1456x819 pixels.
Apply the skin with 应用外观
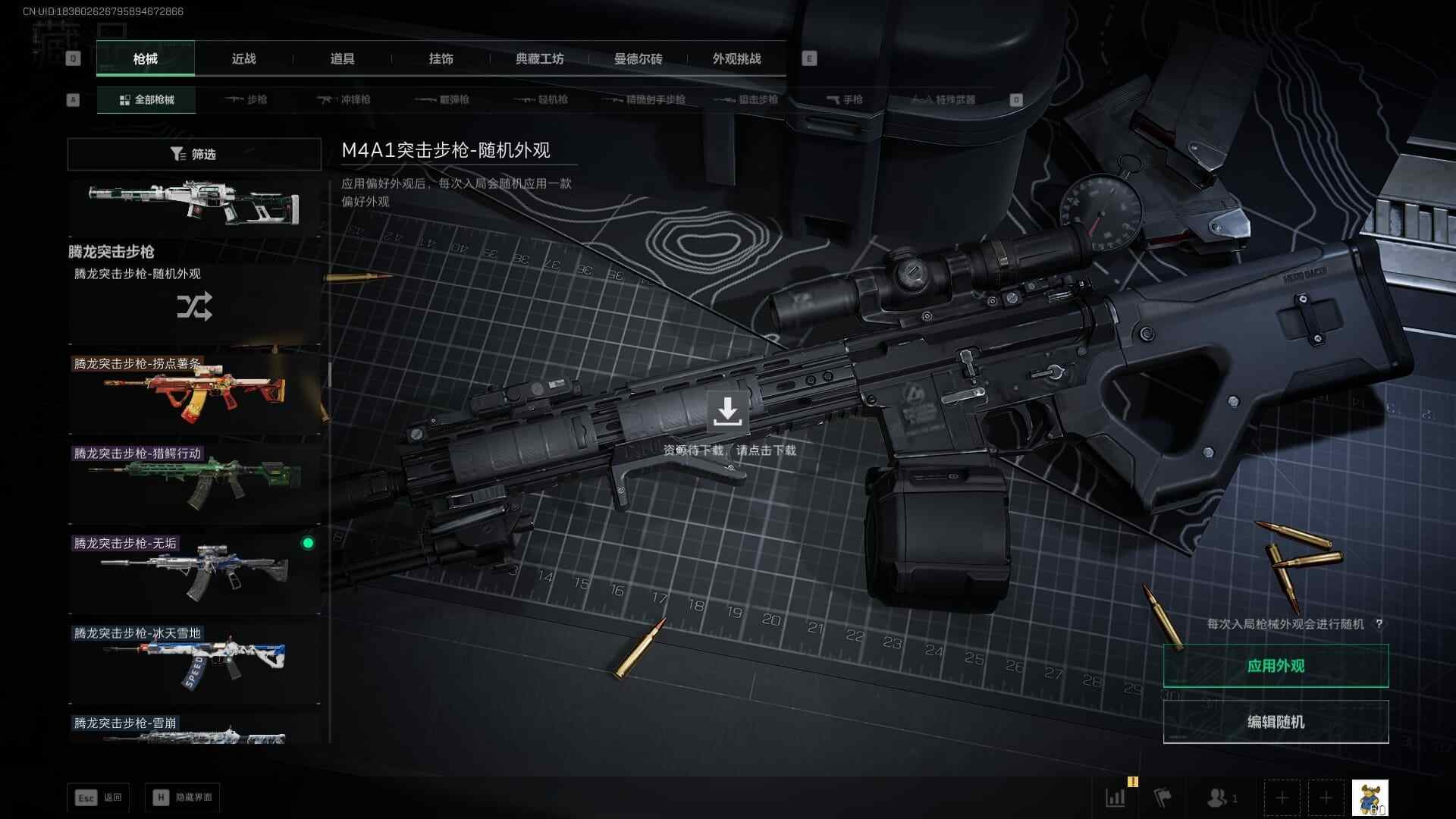(x=1276, y=666)
